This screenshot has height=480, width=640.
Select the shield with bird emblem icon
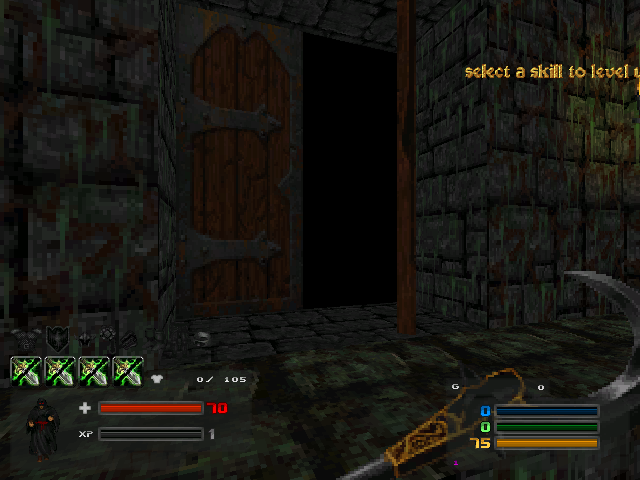click(56, 339)
